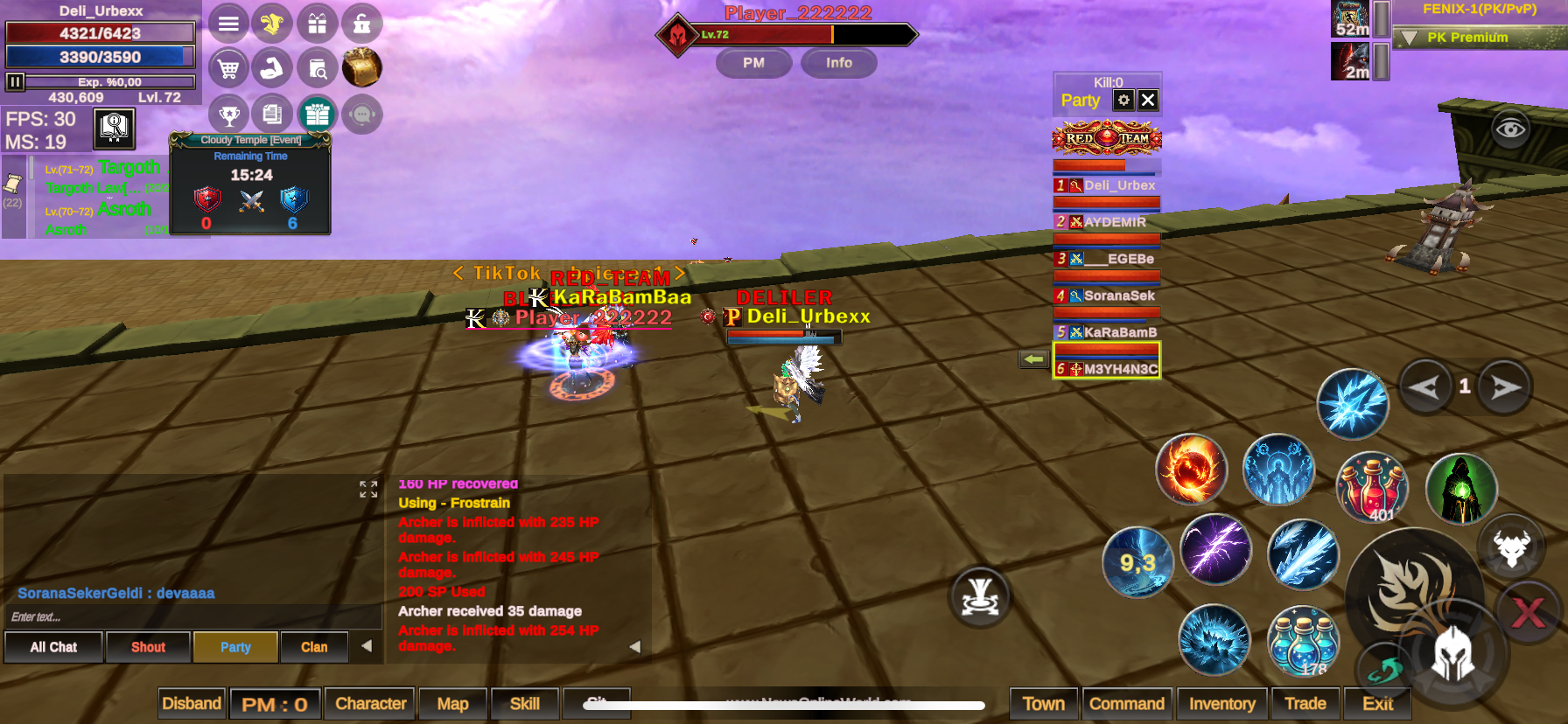Open the hamburger main menu icon
The width and height of the screenshot is (1568, 724).
coord(228,24)
